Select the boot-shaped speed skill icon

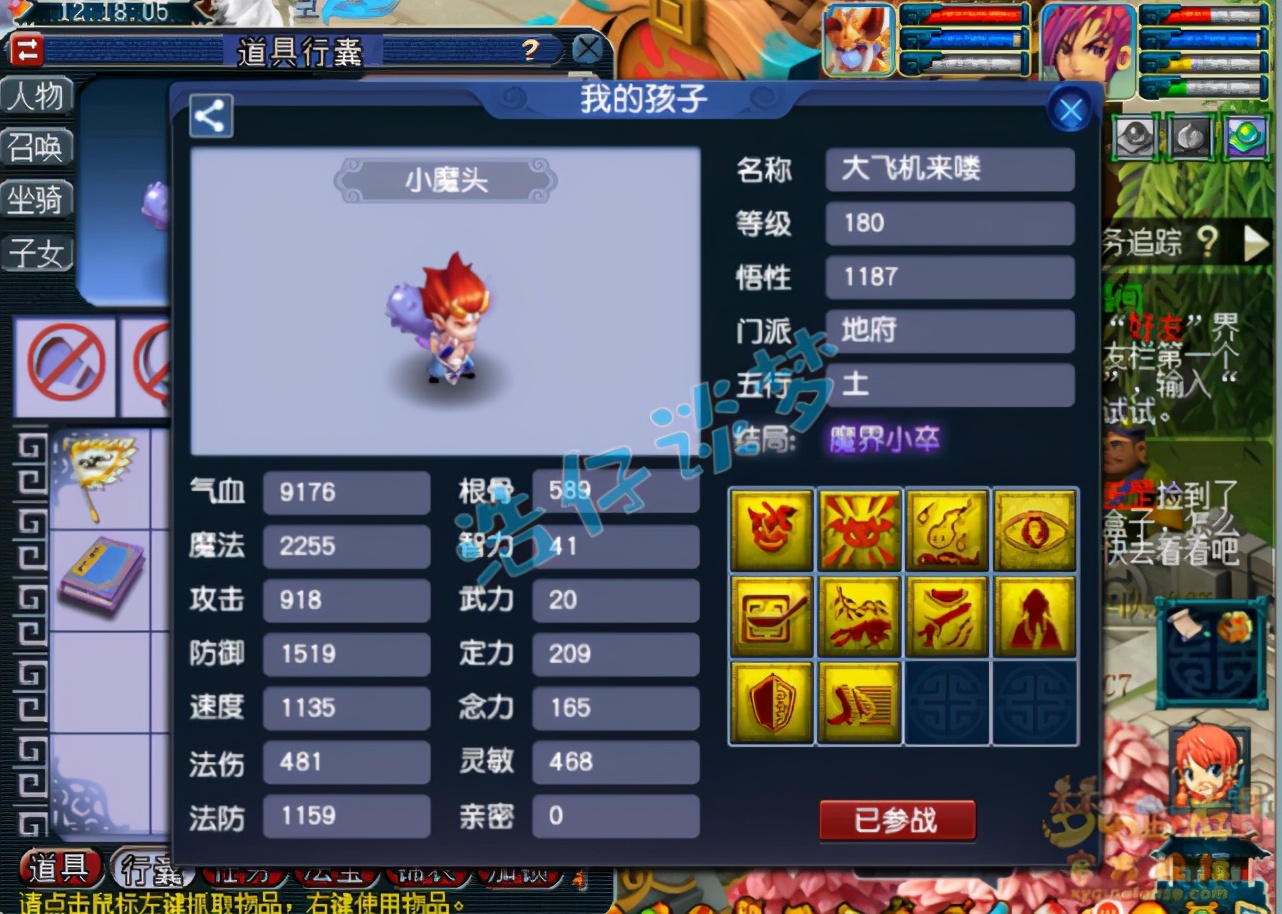tap(858, 702)
